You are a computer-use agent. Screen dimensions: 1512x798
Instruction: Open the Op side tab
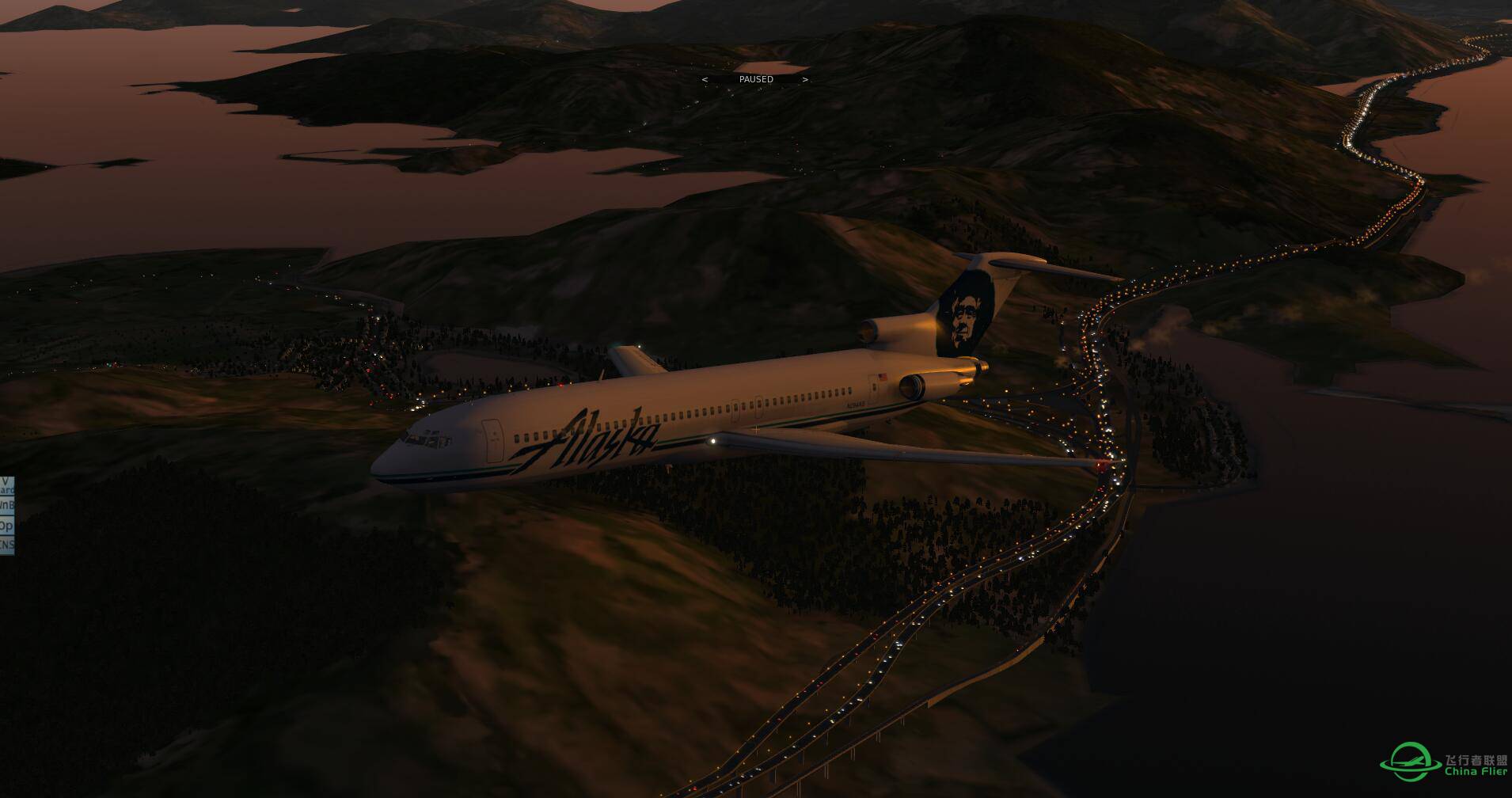tap(6, 525)
